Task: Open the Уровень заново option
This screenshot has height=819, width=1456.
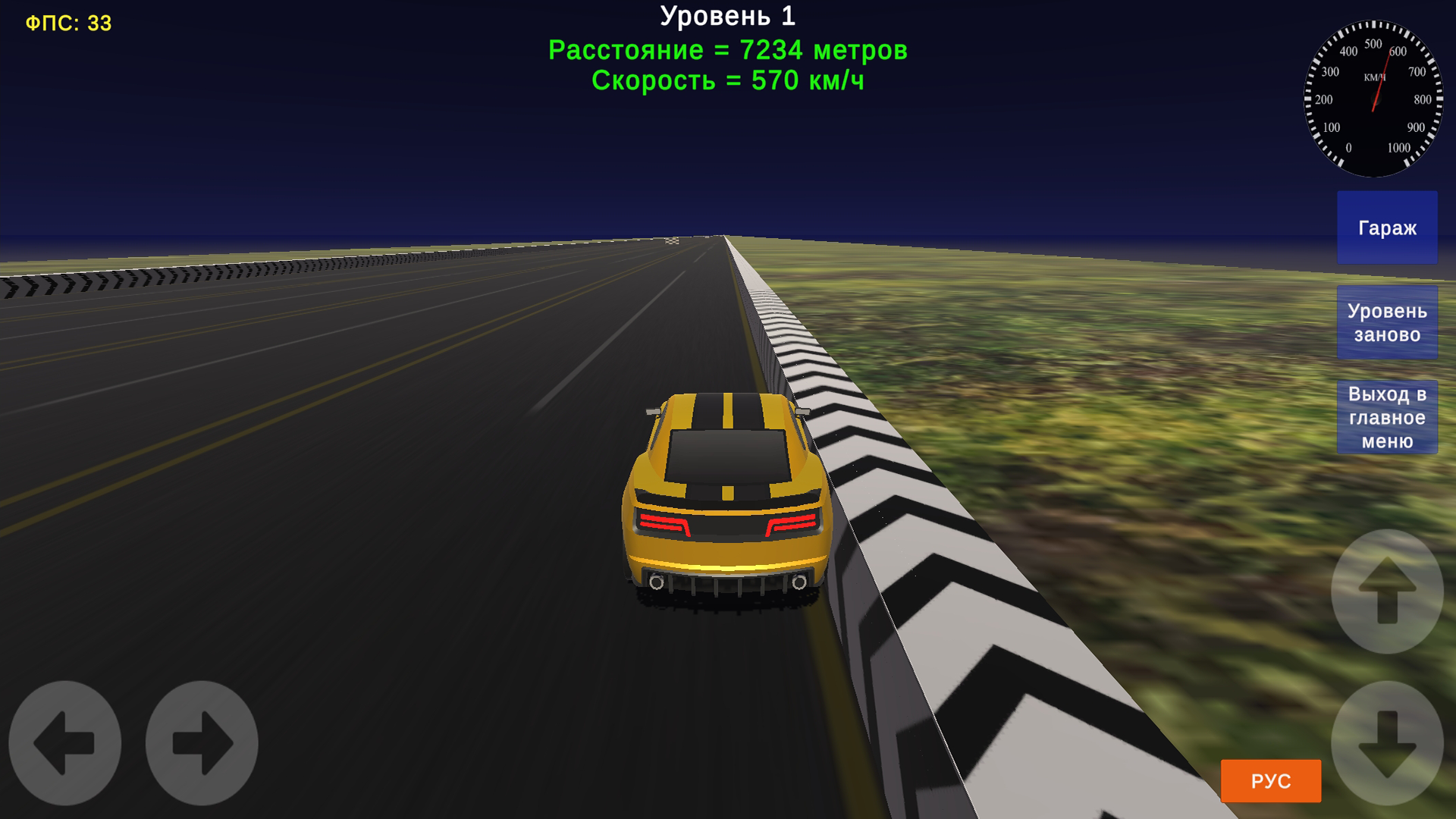Action: 1386,322
